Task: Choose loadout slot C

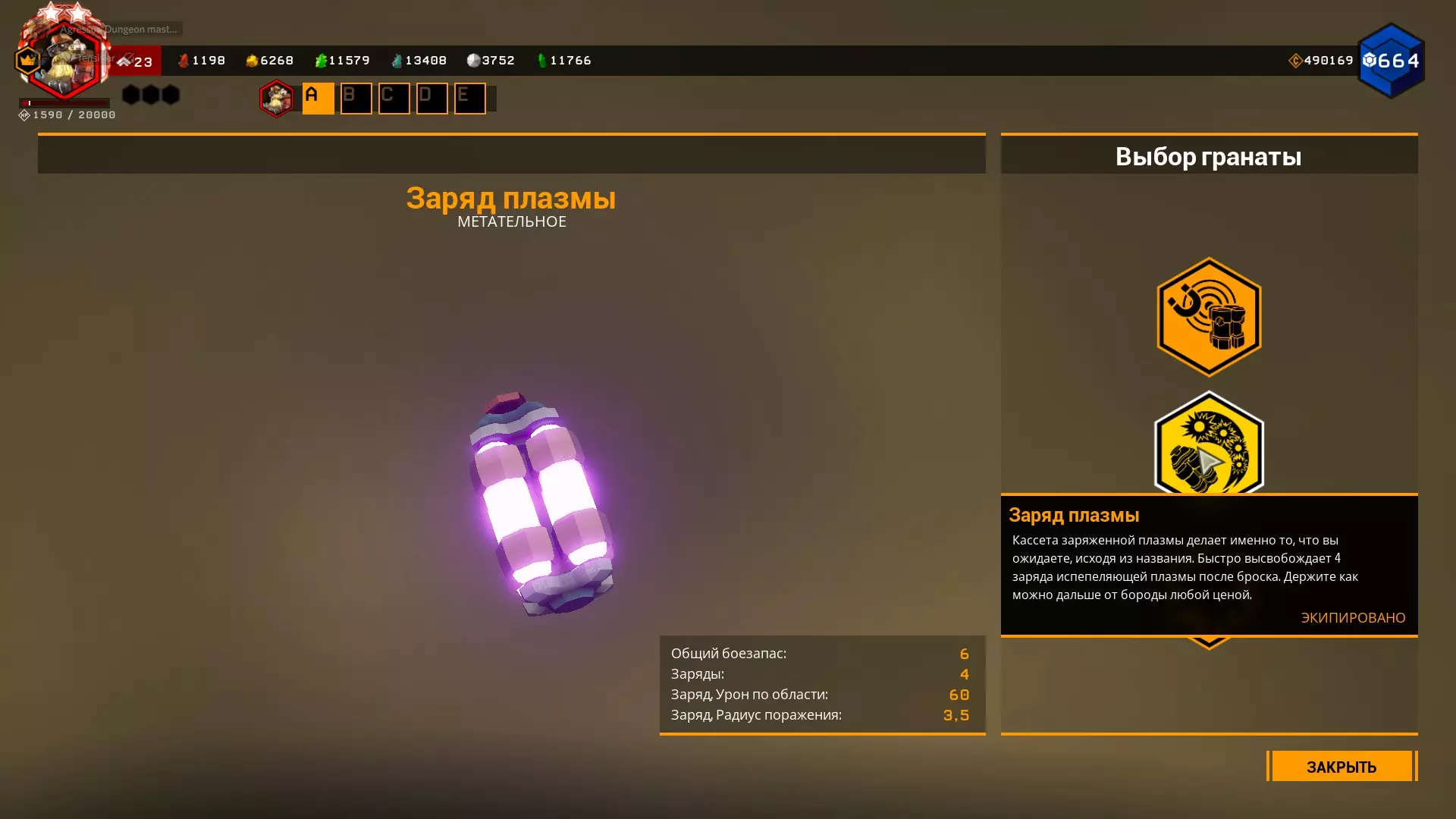Action: click(x=394, y=99)
